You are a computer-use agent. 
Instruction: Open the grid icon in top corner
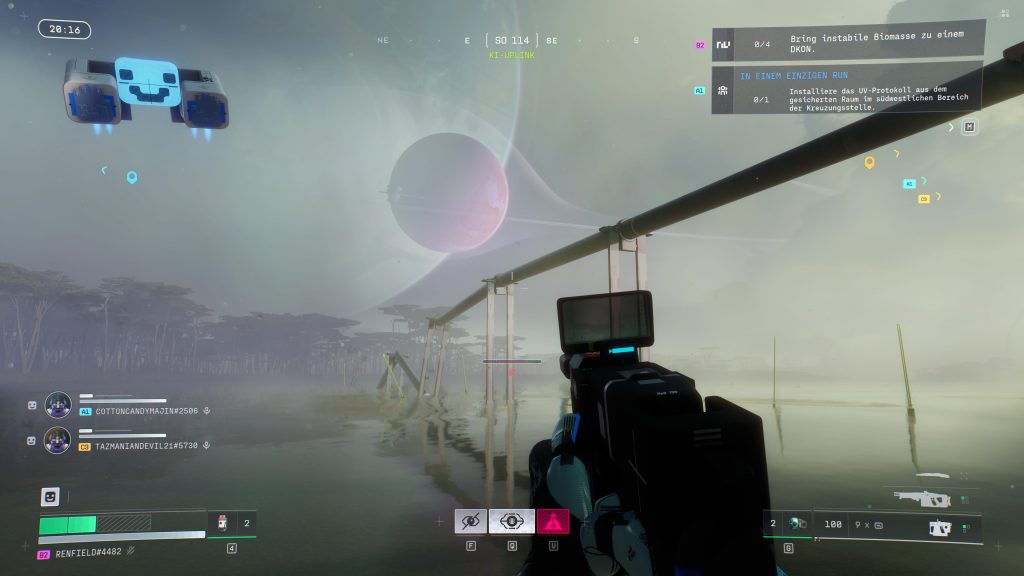(x=1004, y=13)
